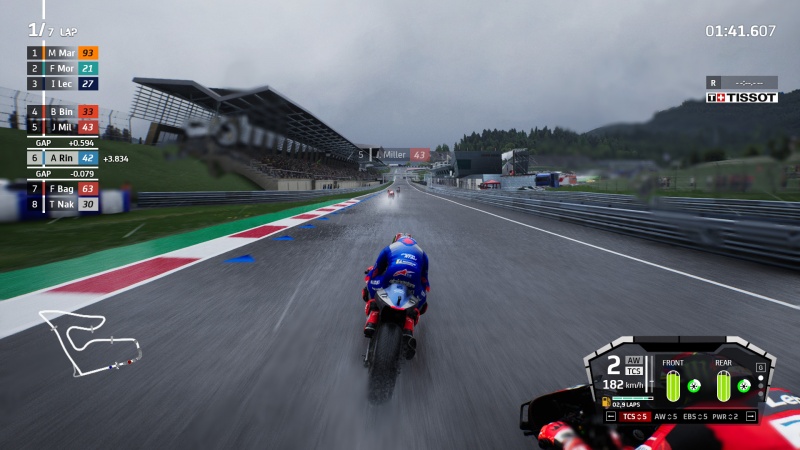This screenshot has height=450, width=800.
Task: Click the rear tyre brake disc icon
Action: tap(744, 385)
